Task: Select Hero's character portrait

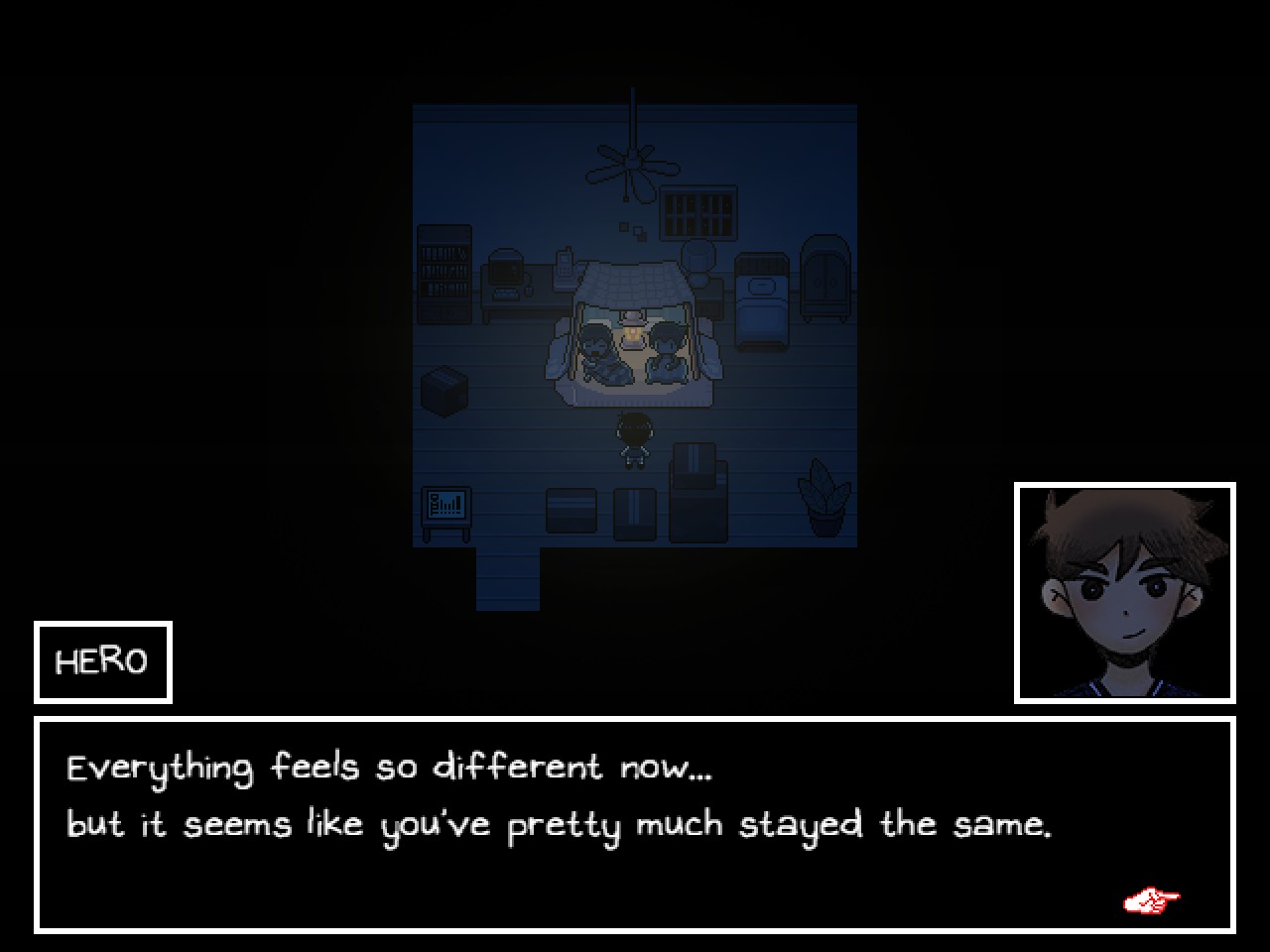Action: [1127, 590]
